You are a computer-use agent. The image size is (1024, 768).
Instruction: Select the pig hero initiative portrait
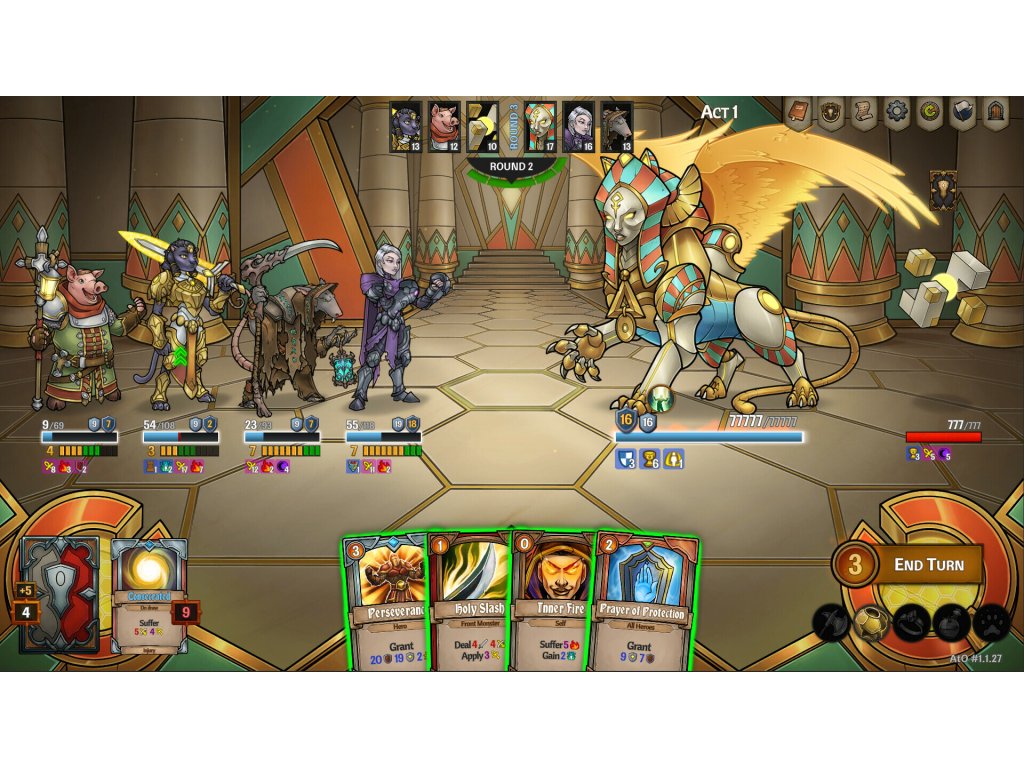(444, 127)
